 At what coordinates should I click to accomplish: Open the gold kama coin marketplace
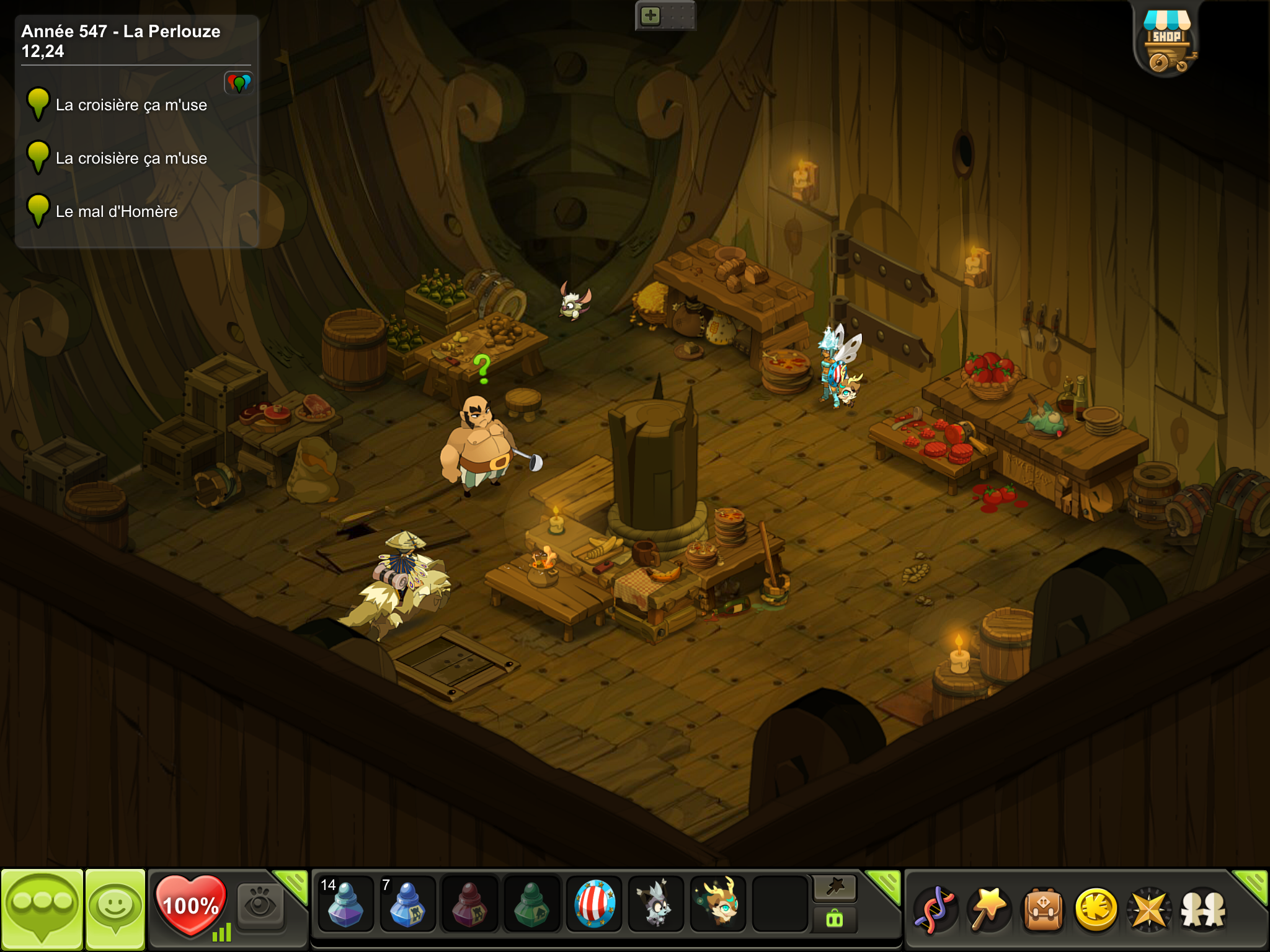pyautogui.click(x=1096, y=910)
